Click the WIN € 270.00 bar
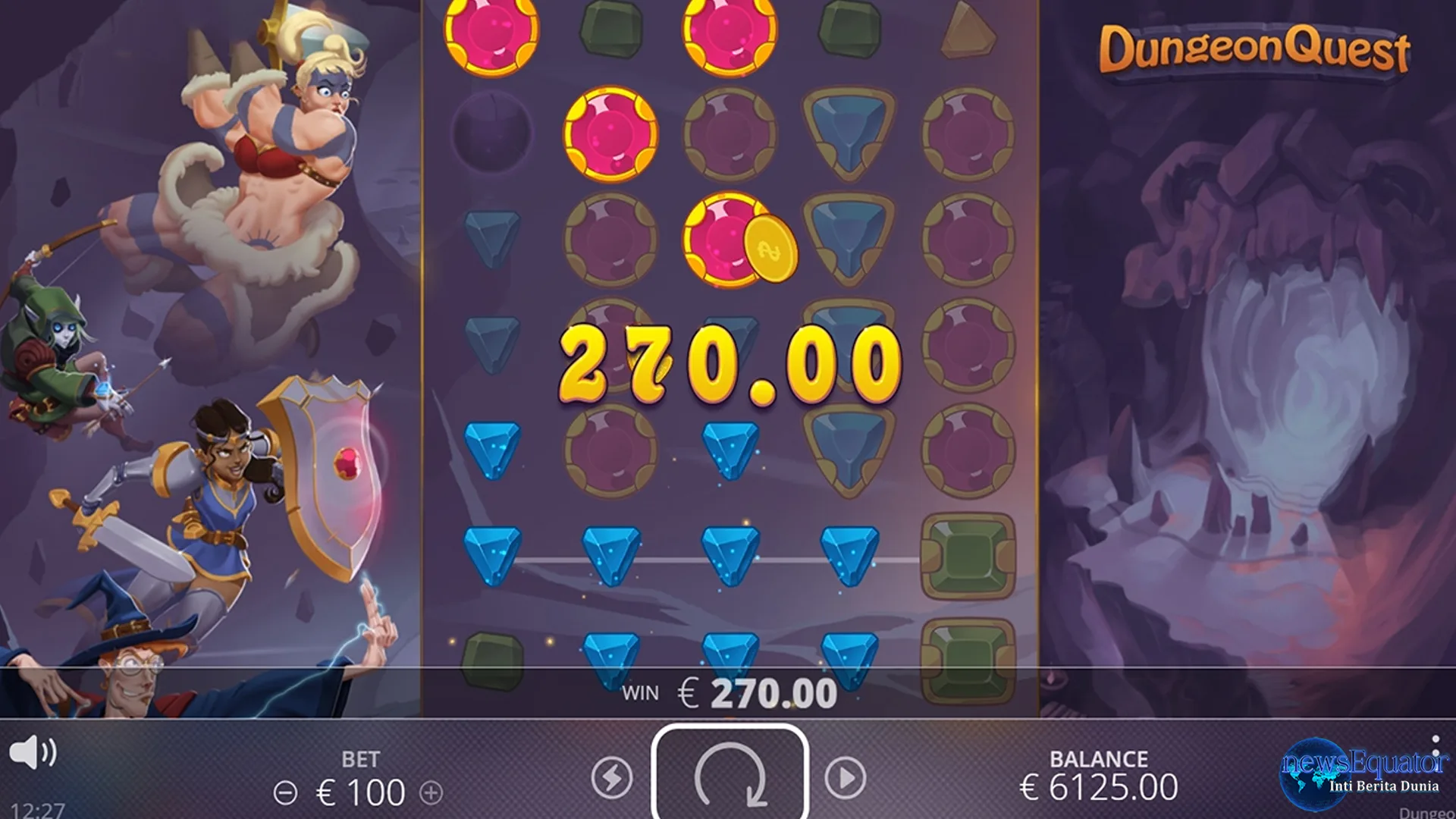The image size is (1456, 819). [728, 690]
